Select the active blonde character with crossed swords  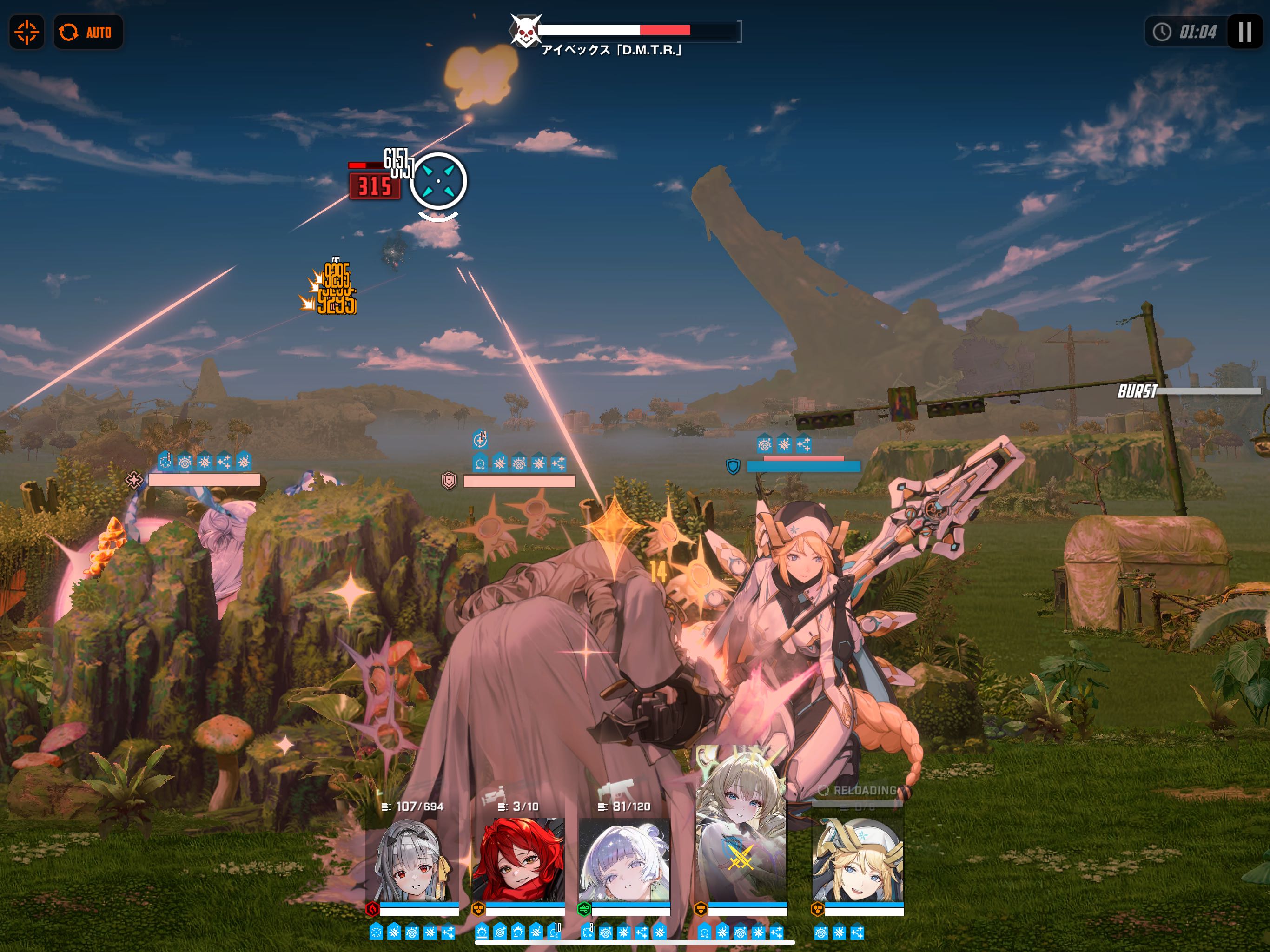741,833
